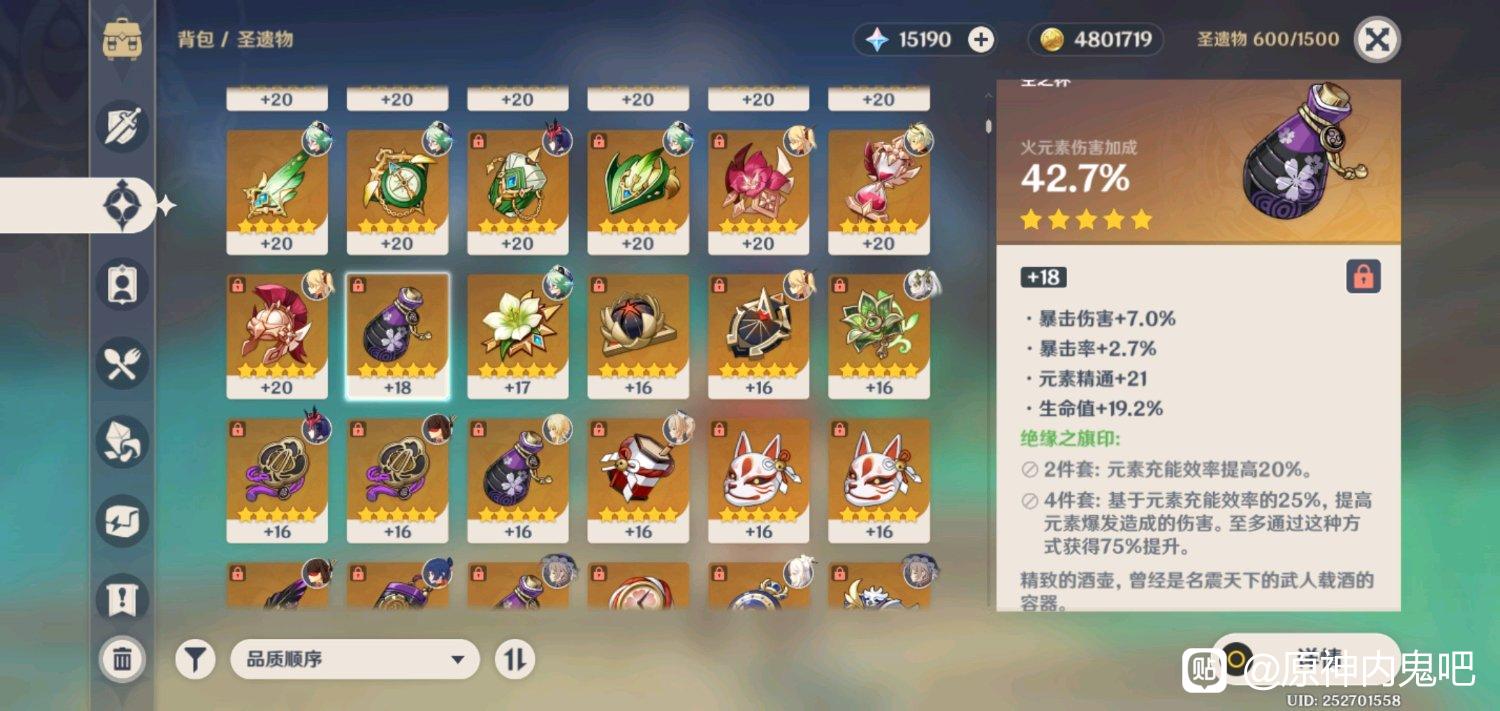Click the trash can delete button

pyautogui.click(x=123, y=659)
